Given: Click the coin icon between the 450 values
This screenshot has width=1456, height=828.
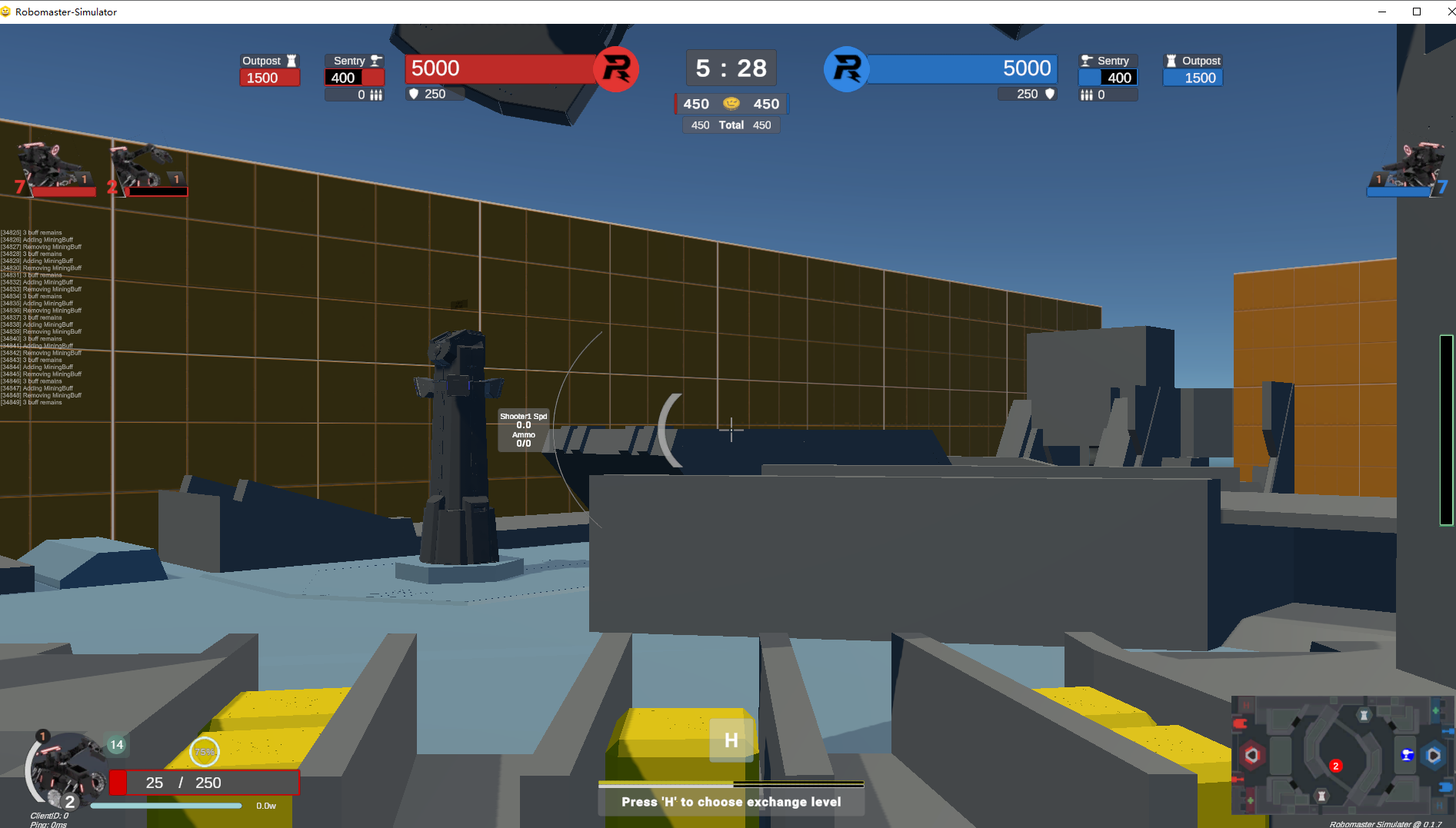Looking at the screenshot, I should 731,103.
